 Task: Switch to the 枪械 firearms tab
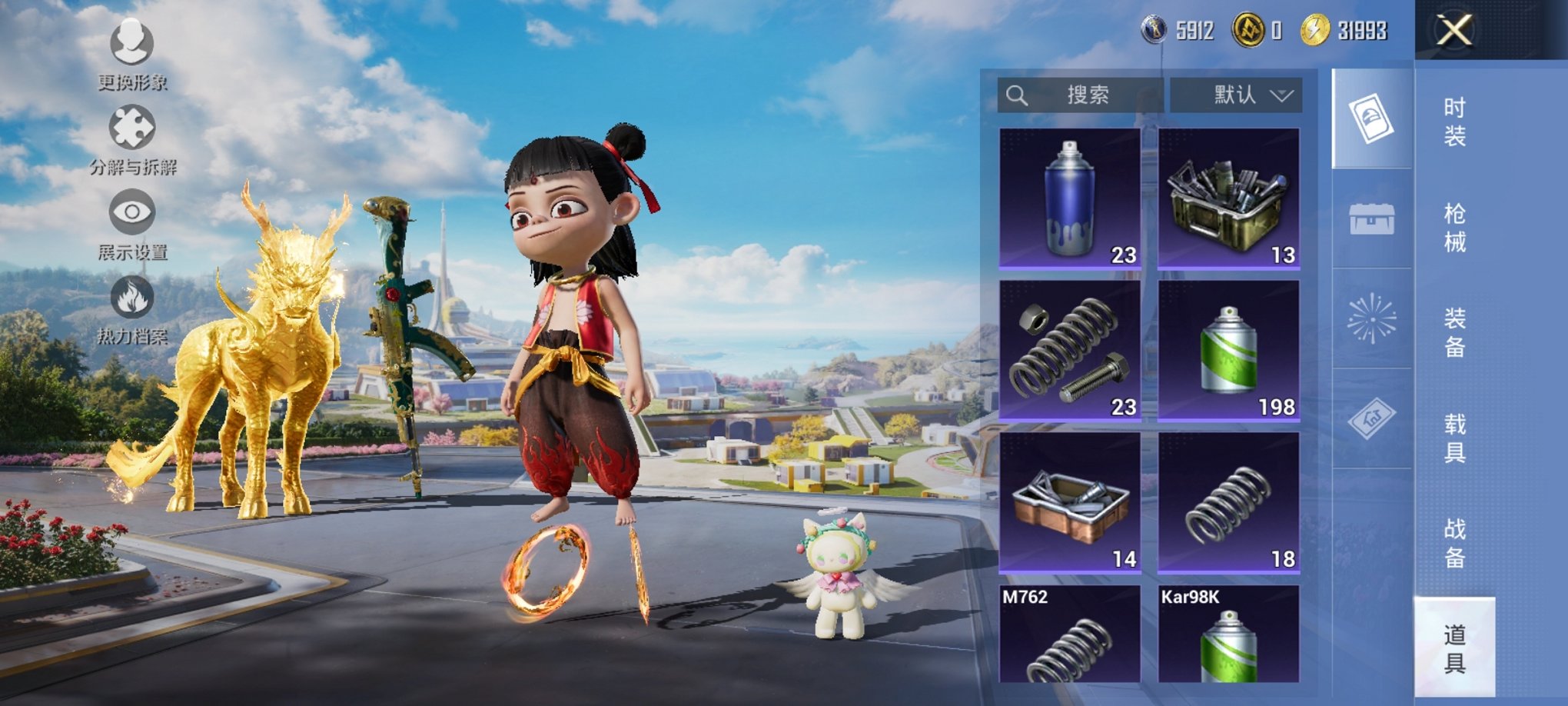(1454, 228)
